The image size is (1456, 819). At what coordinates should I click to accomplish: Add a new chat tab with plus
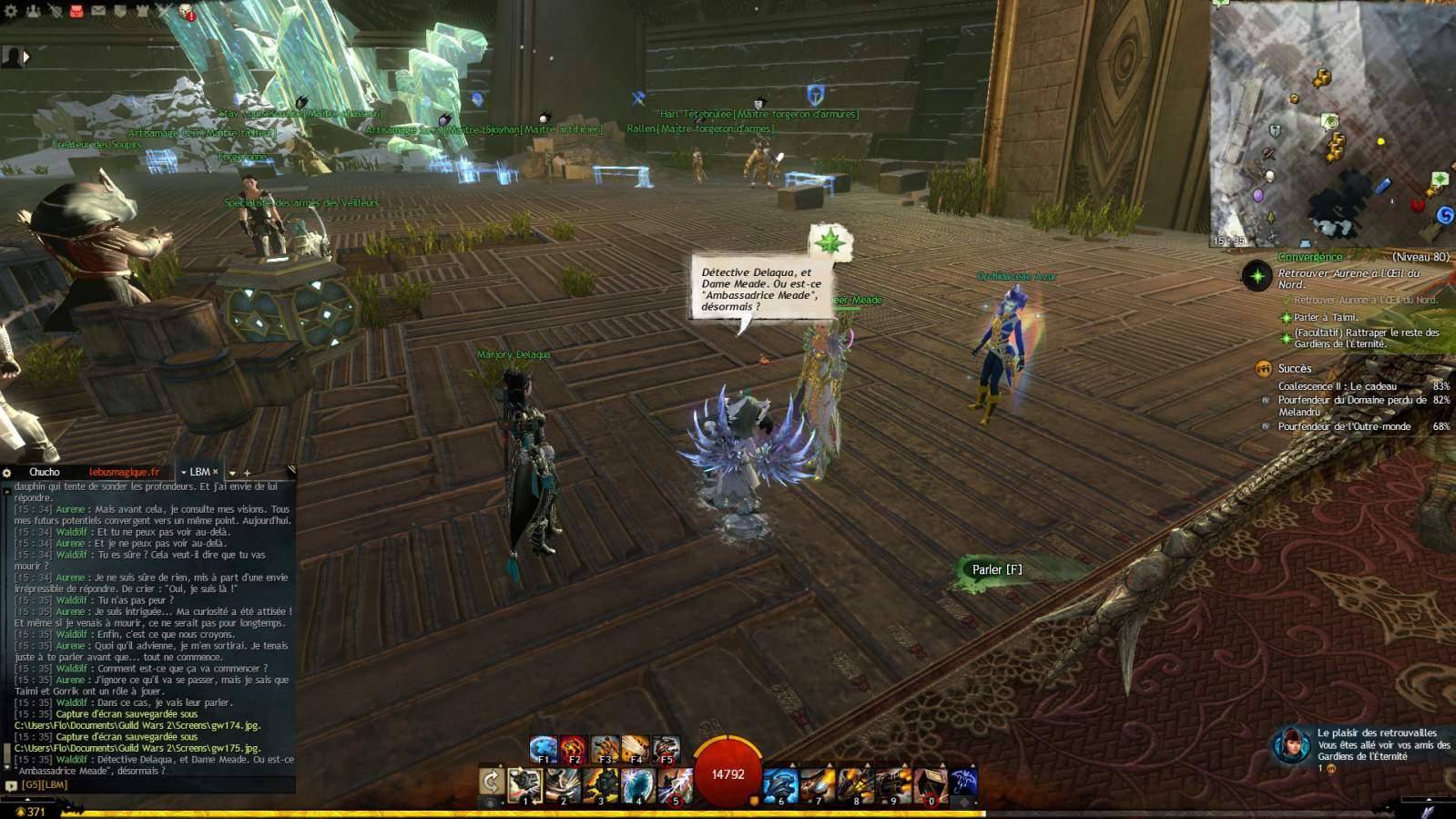(247, 473)
